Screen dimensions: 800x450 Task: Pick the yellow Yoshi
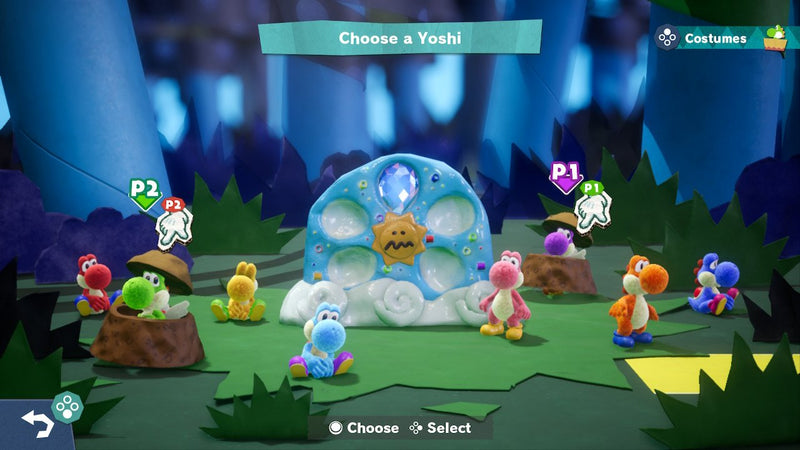click(240, 293)
